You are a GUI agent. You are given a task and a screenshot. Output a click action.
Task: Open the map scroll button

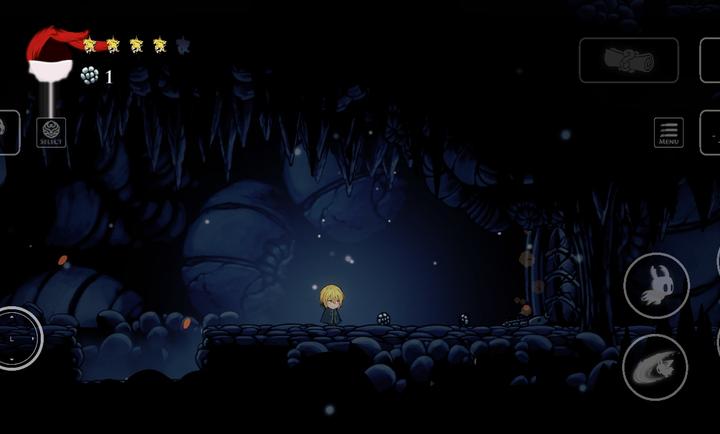629,60
